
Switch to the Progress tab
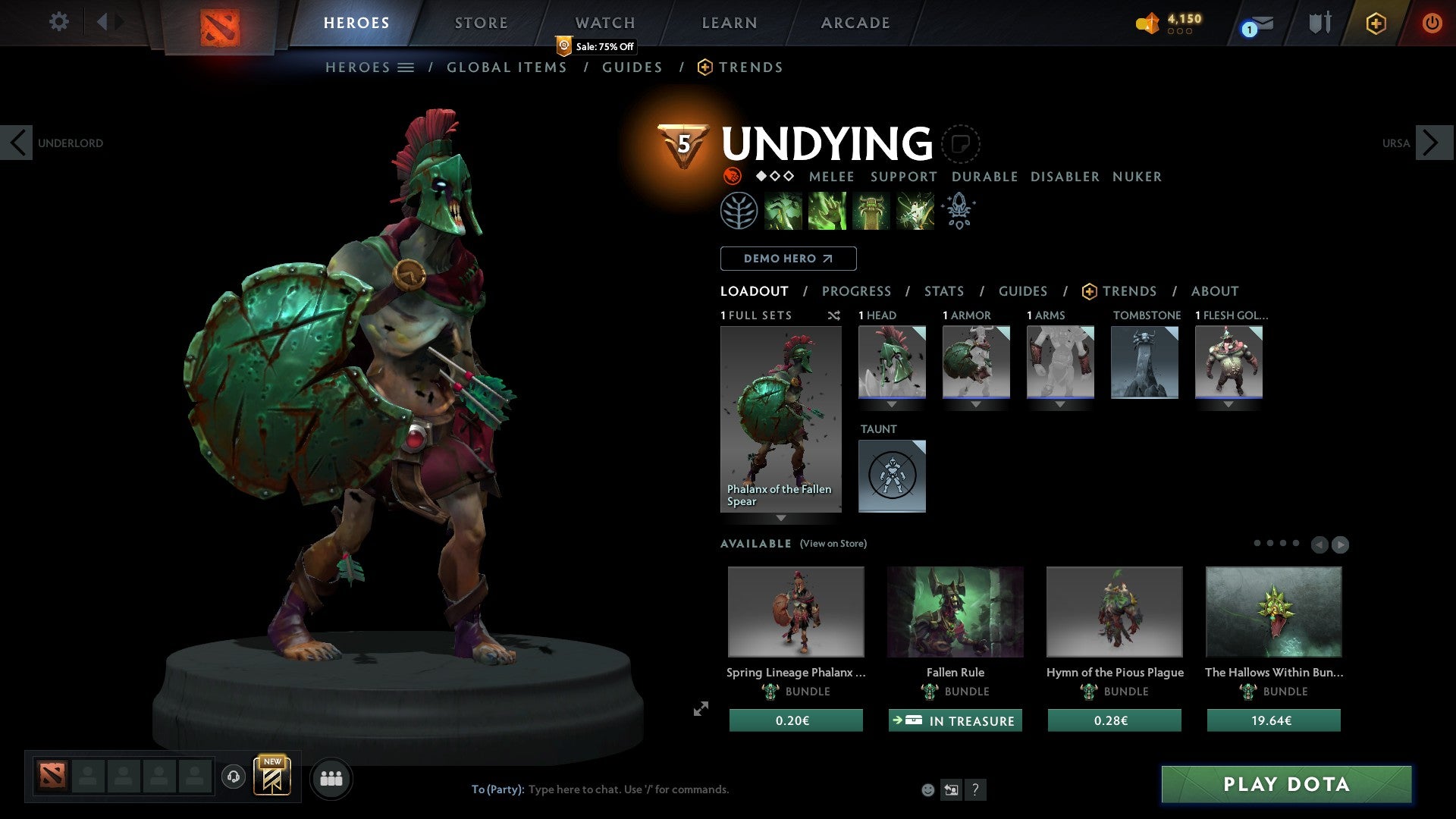point(856,291)
